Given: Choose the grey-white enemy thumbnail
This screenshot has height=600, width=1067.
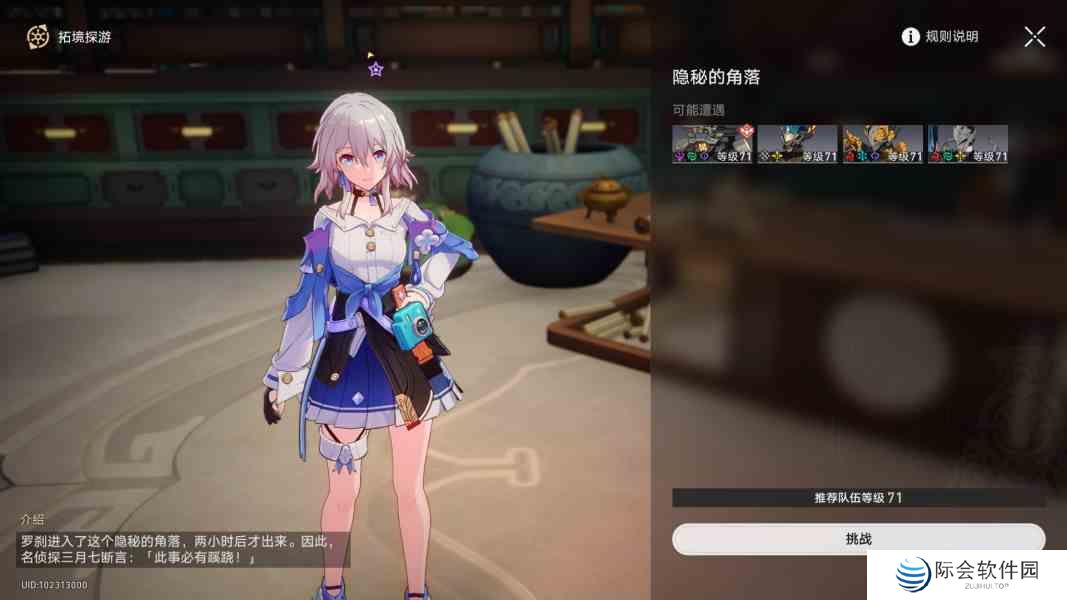Looking at the screenshot, I should 967,144.
